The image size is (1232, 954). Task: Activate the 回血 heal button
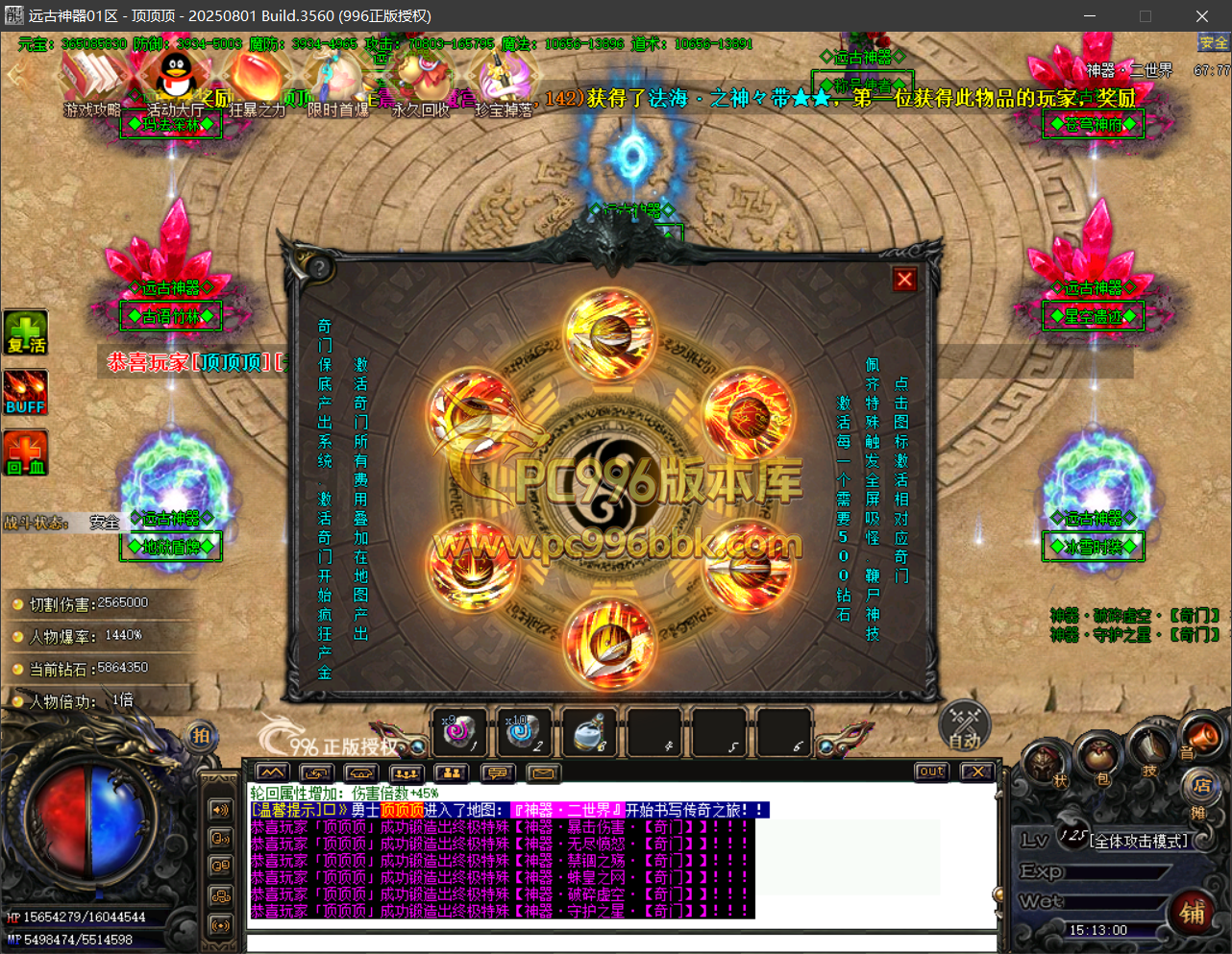click(26, 453)
